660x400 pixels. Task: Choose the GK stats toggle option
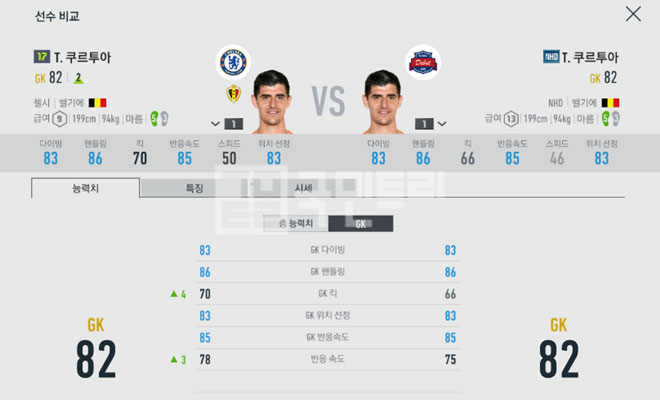tap(361, 224)
